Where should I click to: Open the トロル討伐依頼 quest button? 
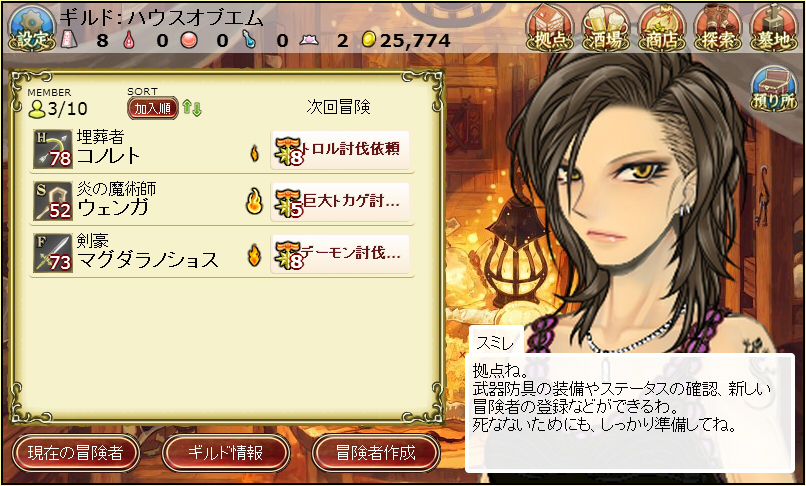[x=341, y=149]
